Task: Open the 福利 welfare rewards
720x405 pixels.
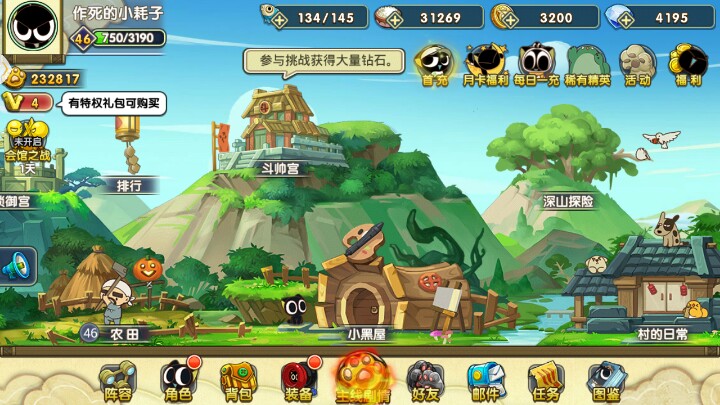Action: click(x=688, y=65)
